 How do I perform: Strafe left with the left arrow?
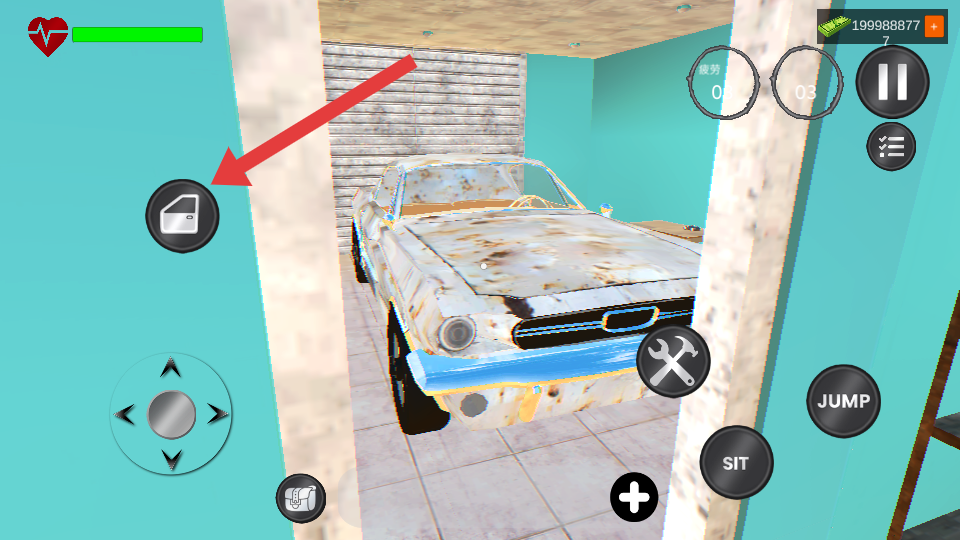tap(125, 414)
